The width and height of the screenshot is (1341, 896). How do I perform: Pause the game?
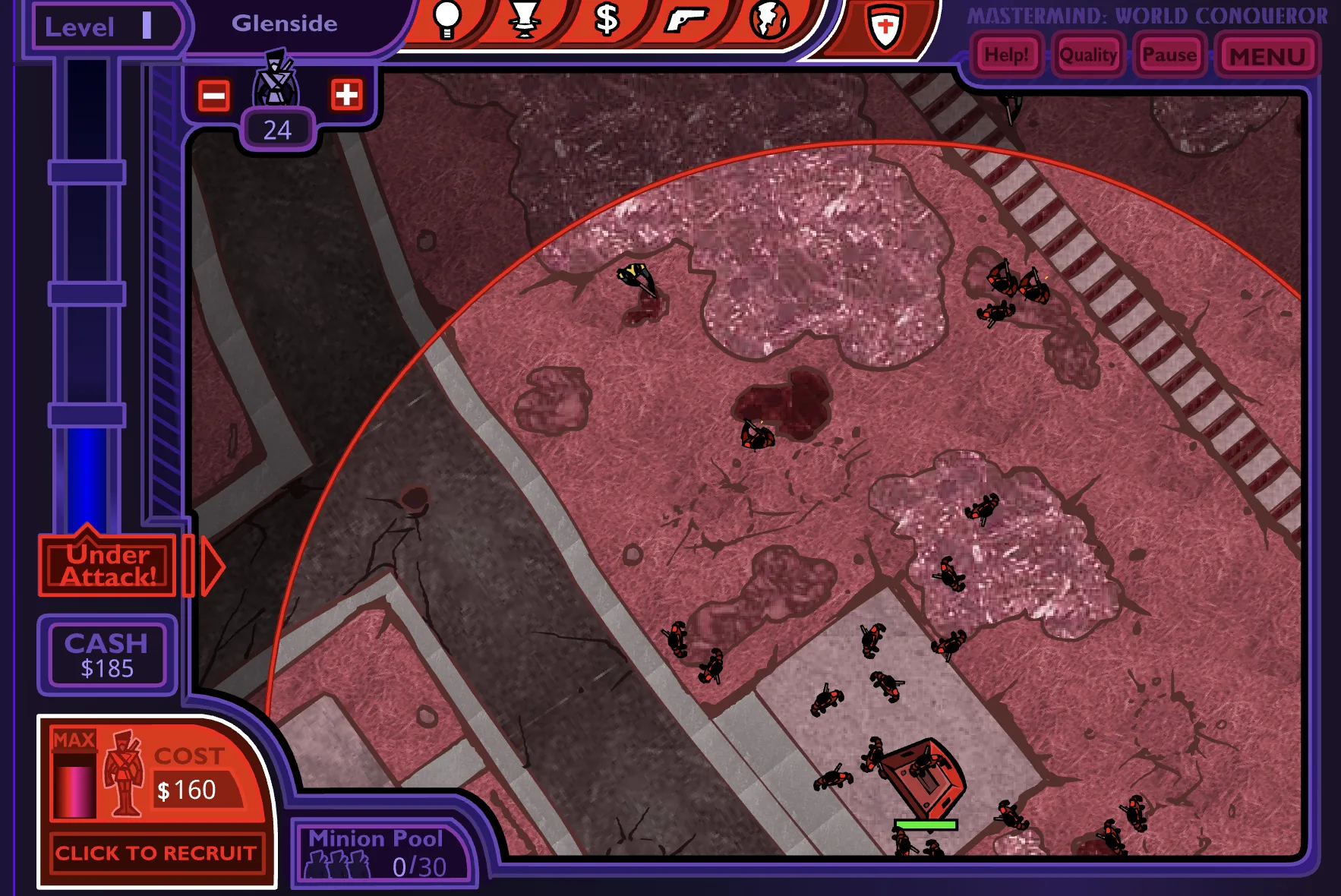1169,55
